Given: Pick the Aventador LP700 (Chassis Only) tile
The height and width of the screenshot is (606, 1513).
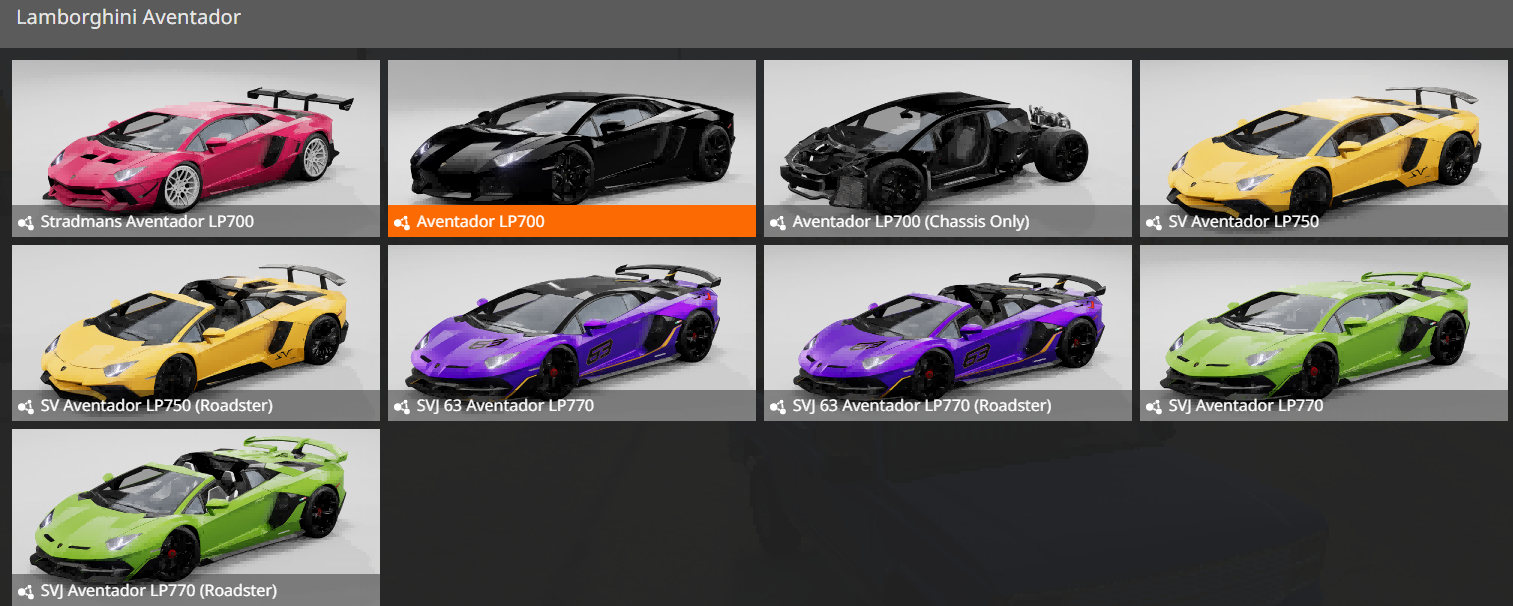Looking at the screenshot, I should tap(948, 148).
